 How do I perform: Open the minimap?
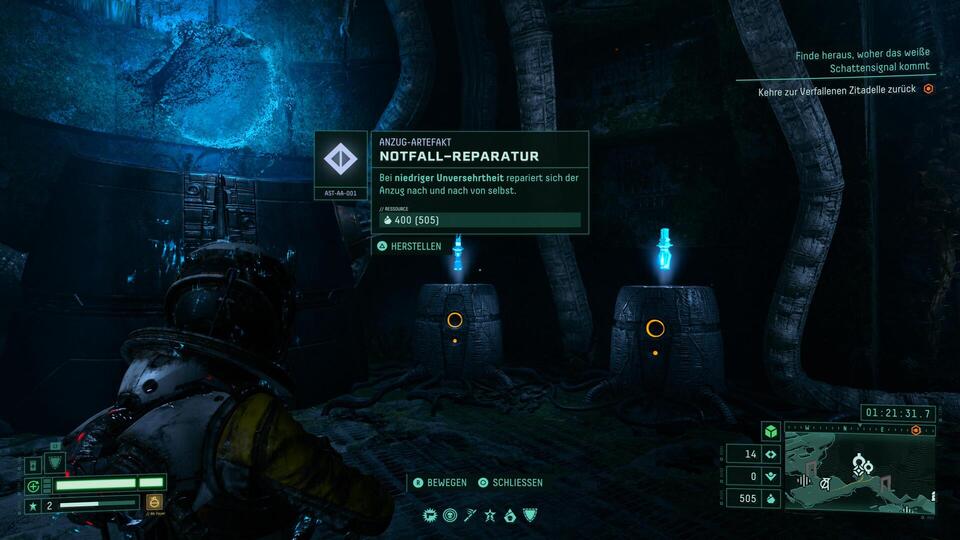[x=859, y=468]
